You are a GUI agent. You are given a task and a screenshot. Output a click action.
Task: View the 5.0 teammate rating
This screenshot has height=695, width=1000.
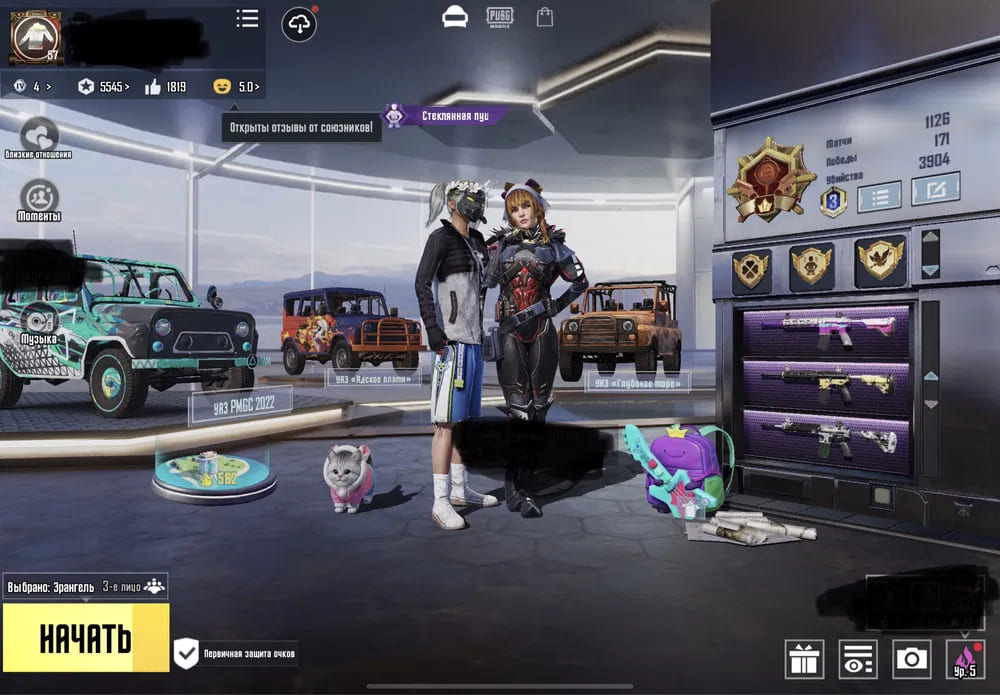pos(237,87)
